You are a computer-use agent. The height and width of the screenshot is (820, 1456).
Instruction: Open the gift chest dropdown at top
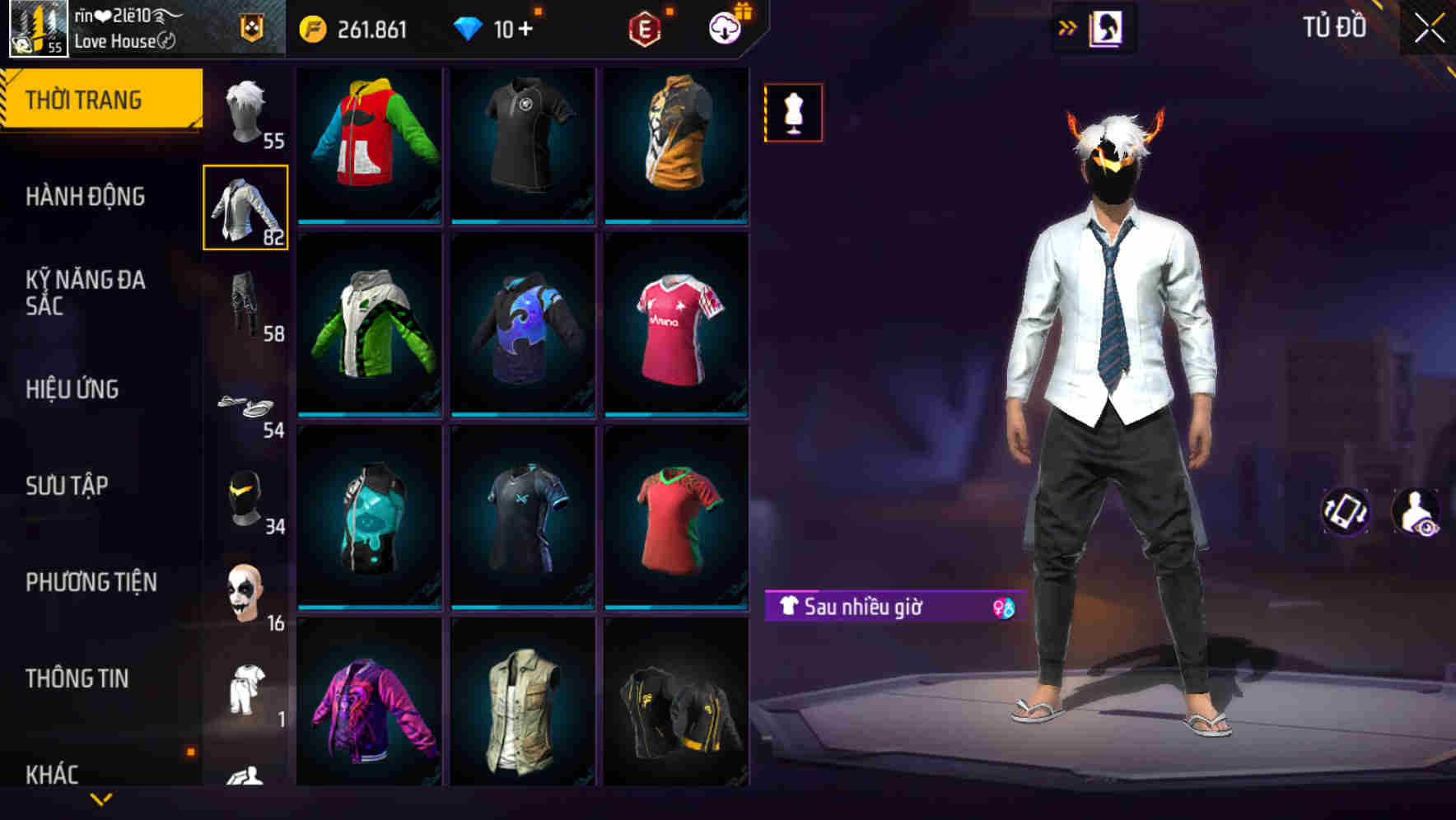(723, 27)
